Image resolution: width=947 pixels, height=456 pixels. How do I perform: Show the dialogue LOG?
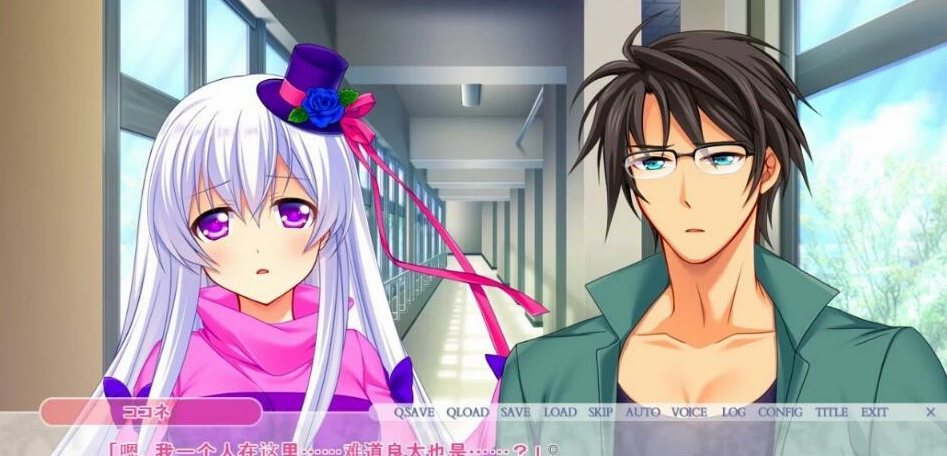[x=733, y=412]
